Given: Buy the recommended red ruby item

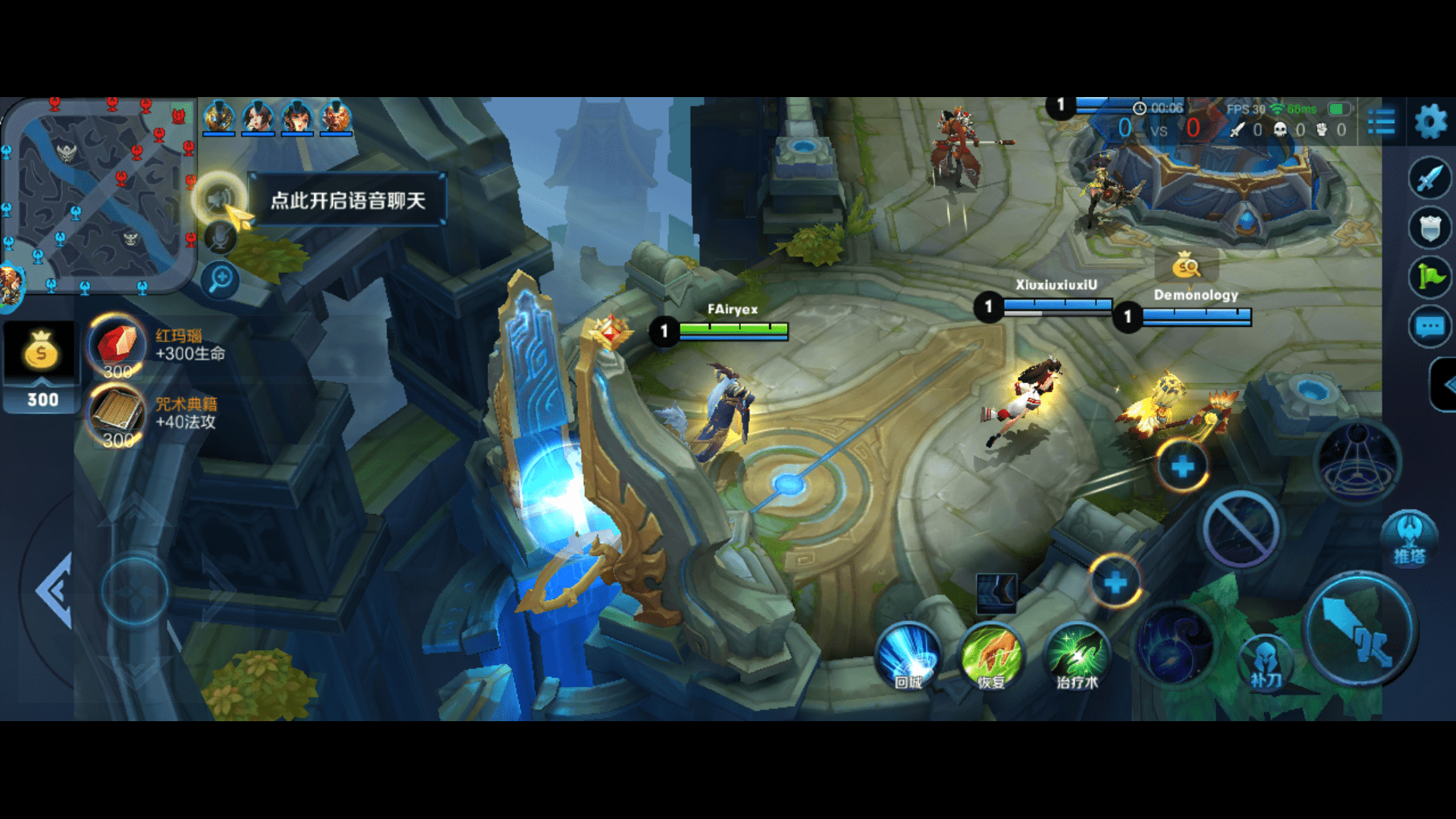Looking at the screenshot, I should pyautogui.click(x=118, y=345).
